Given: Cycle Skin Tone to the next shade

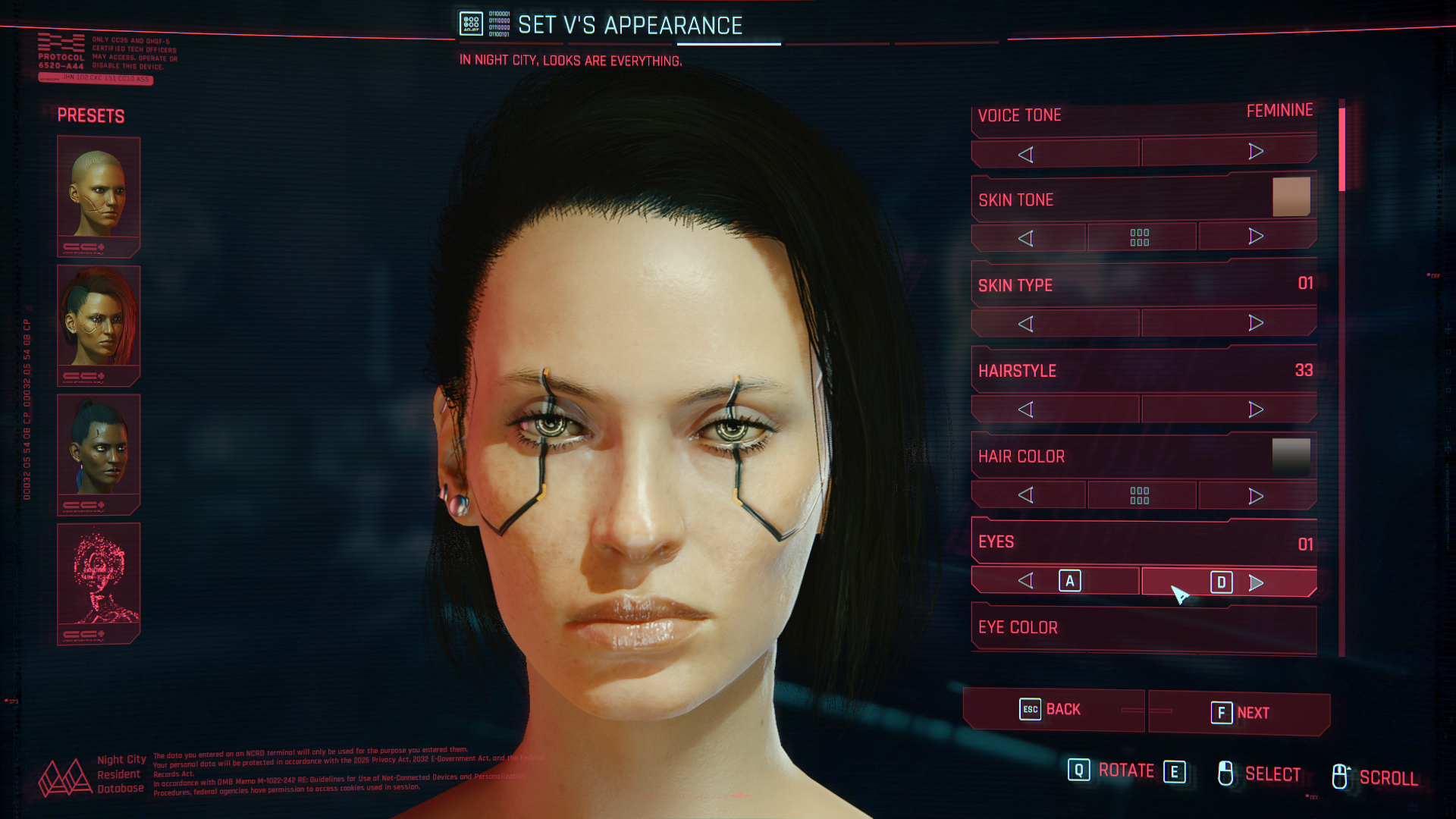Looking at the screenshot, I should coord(1257,237).
